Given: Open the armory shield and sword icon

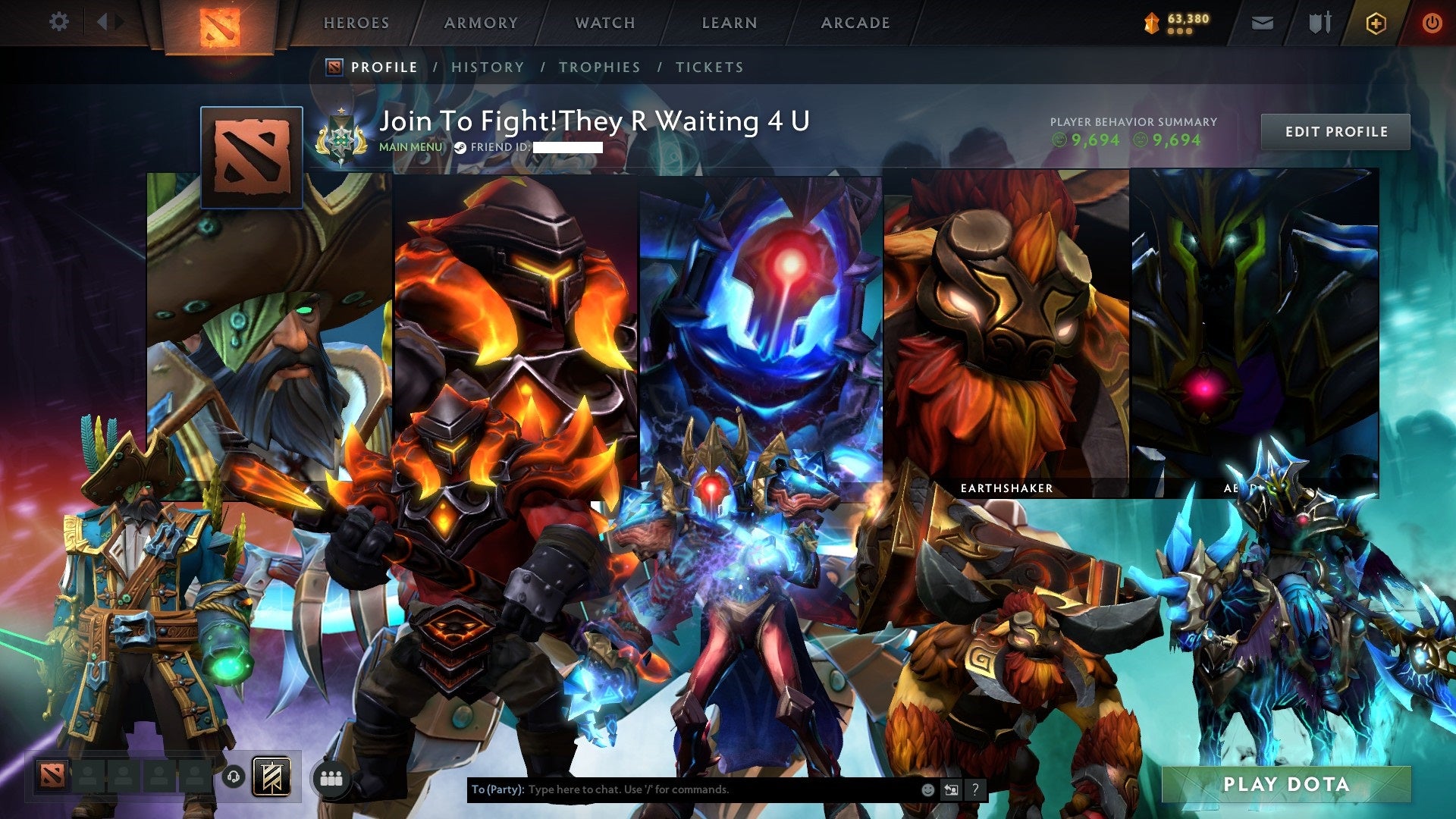Looking at the screenshot, I should 1319,23.
